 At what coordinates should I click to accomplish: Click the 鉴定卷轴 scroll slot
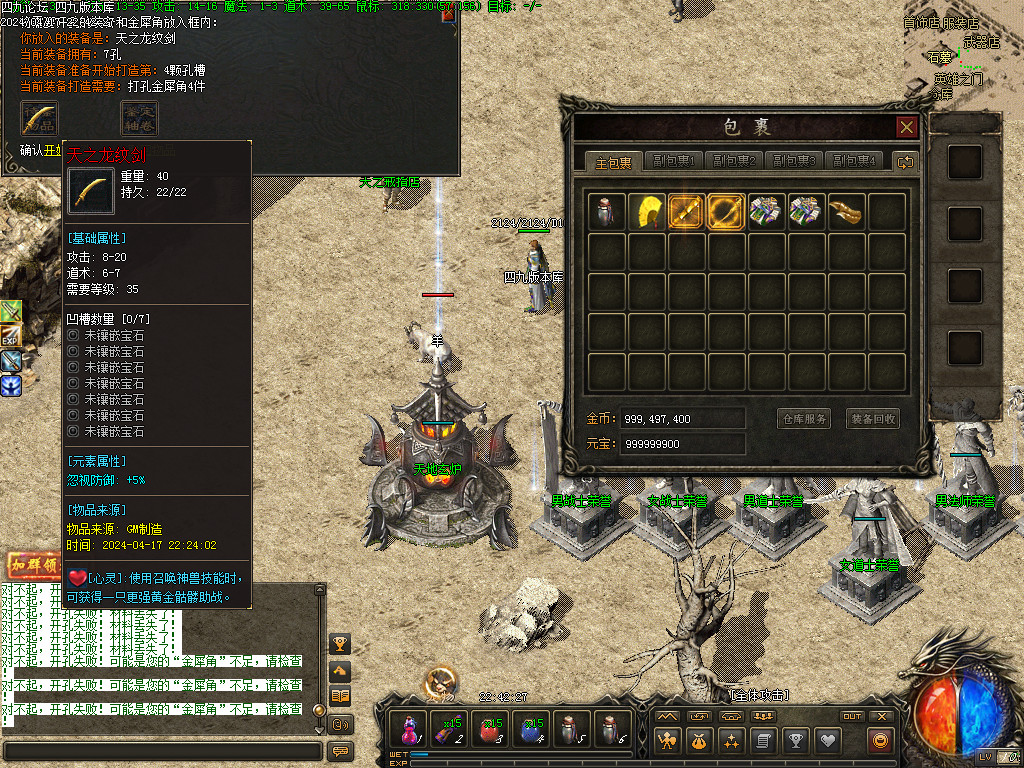(139, 118)
